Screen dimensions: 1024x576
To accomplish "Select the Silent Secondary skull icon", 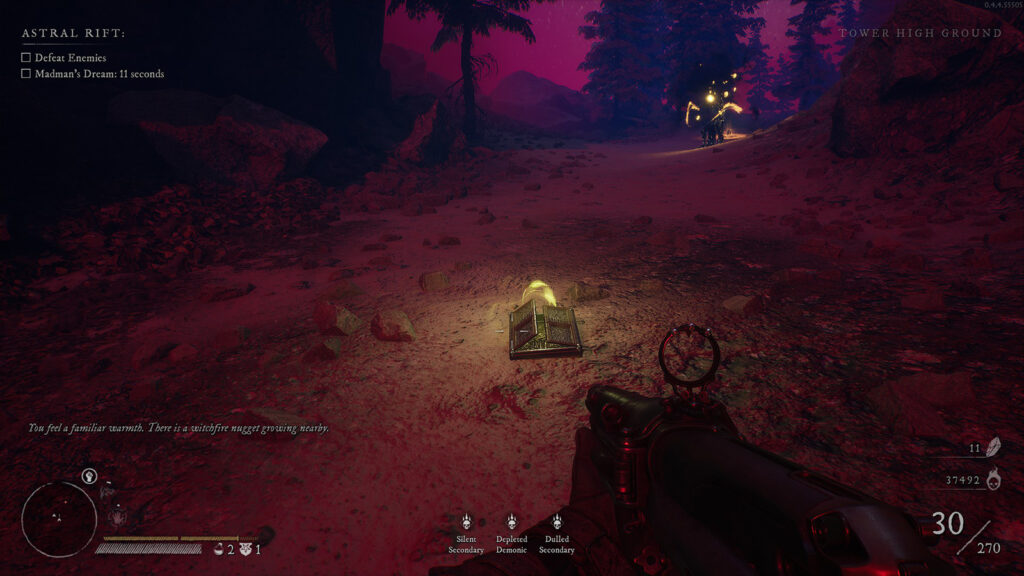I will pos(466,522).
